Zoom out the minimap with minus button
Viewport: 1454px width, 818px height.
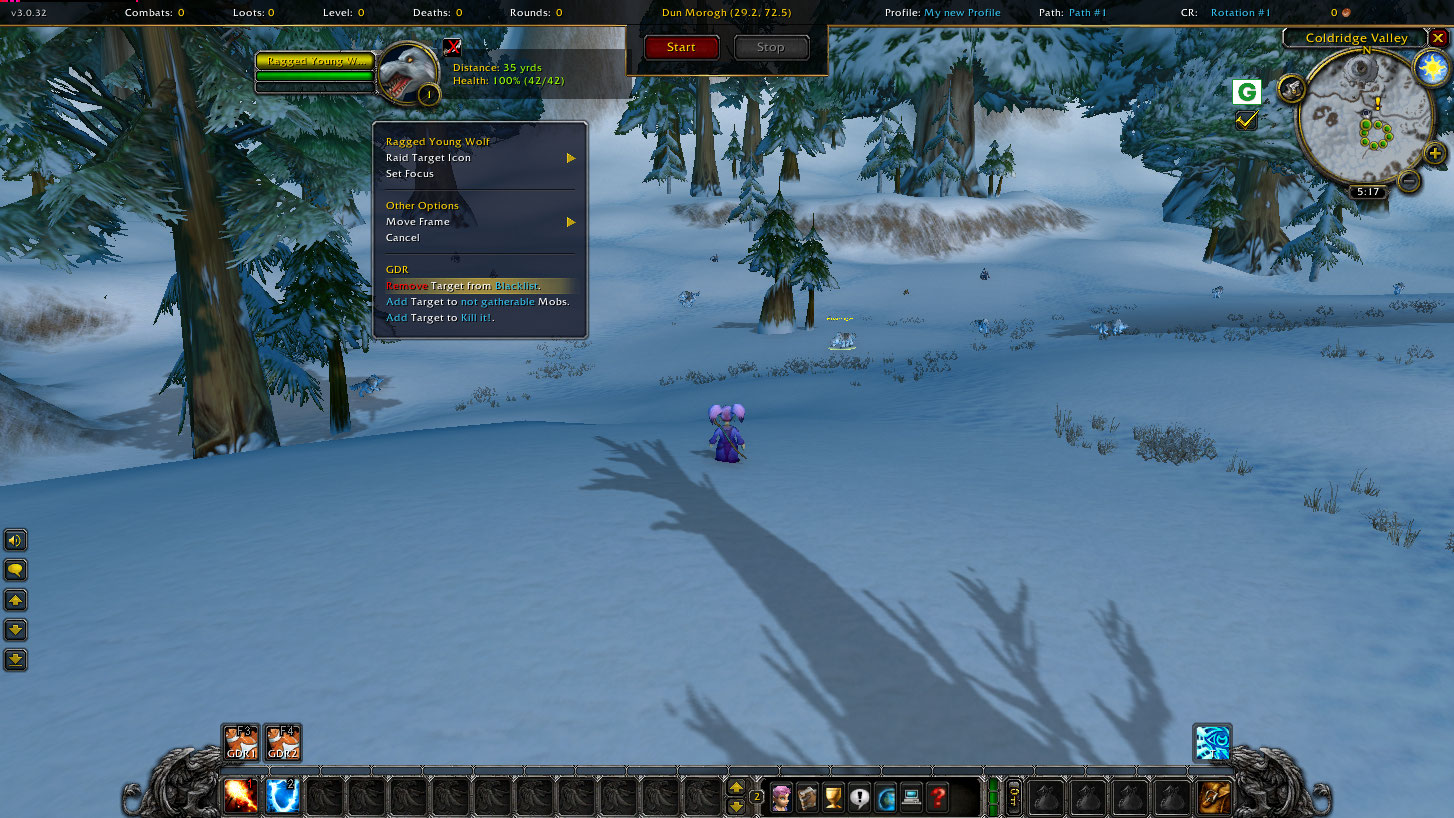[1408, 181]
